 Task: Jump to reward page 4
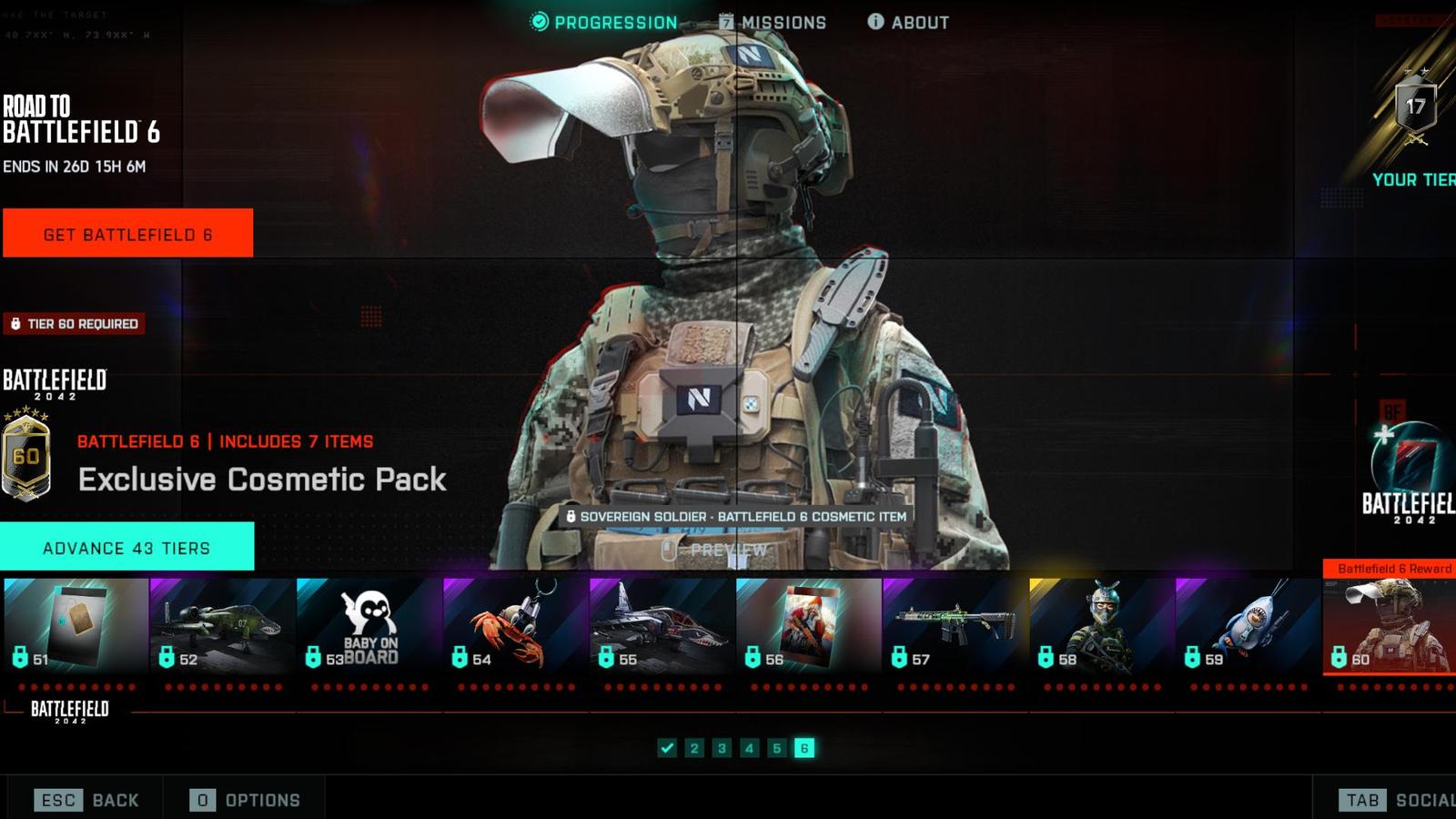click(x=749, y=748)
